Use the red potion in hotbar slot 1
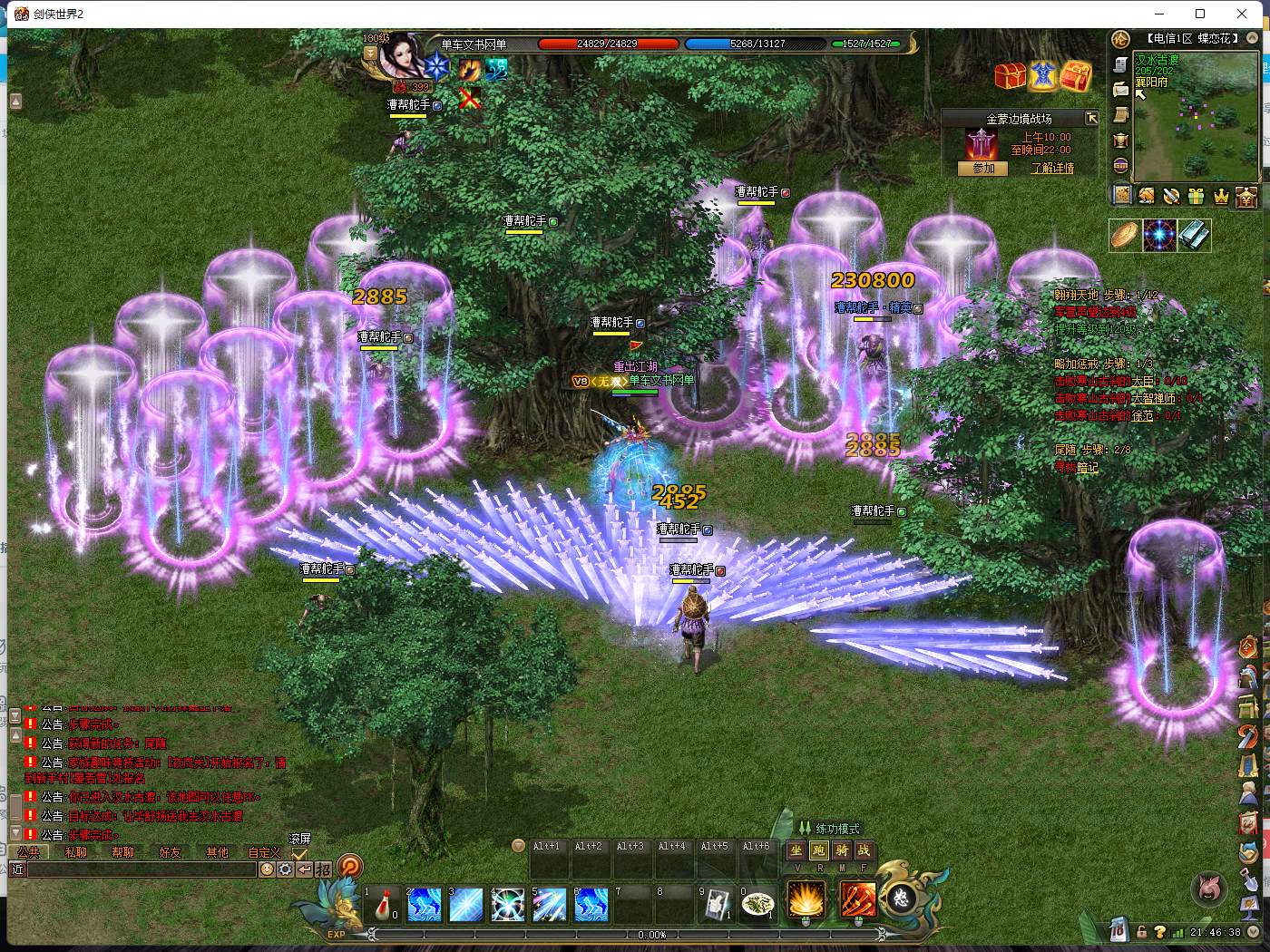Screen dimensions: 1270x952 tap(385, 904)
